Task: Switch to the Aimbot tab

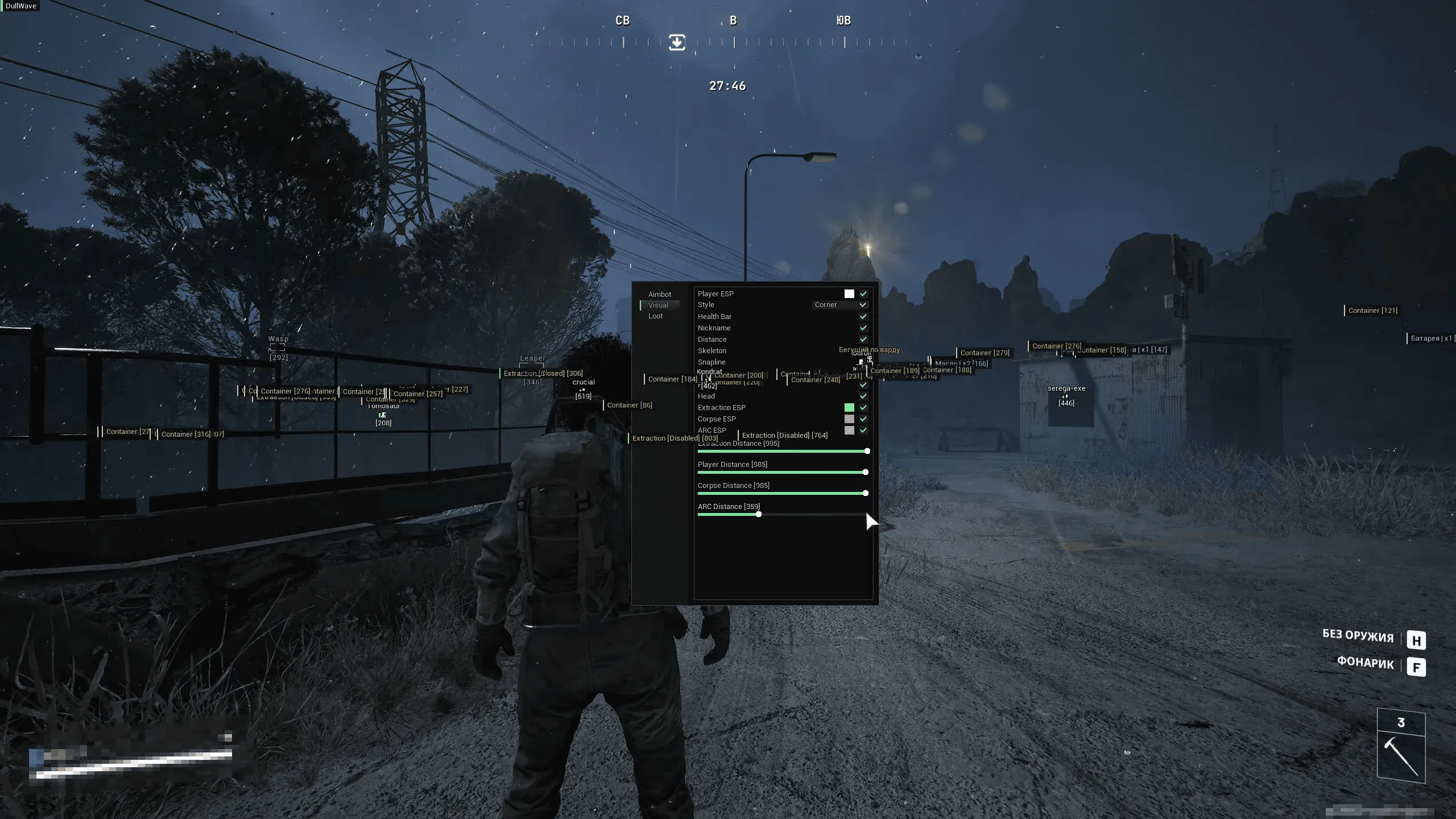Action: pyautogui.click(x=660, y=294)
